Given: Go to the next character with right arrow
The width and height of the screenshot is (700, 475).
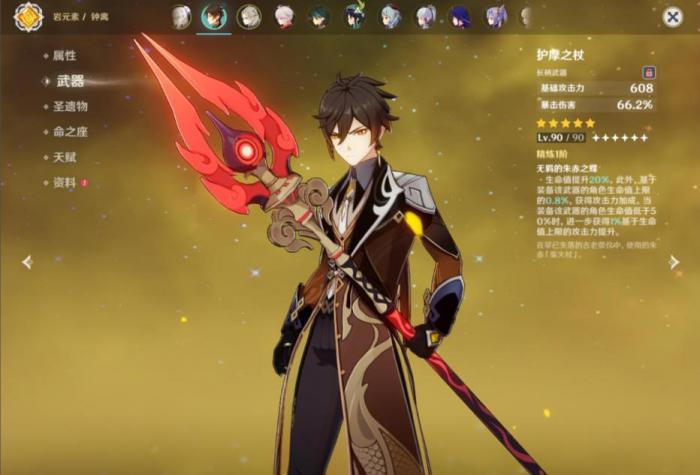Looking at the screenshot, I should pos(674,262).
